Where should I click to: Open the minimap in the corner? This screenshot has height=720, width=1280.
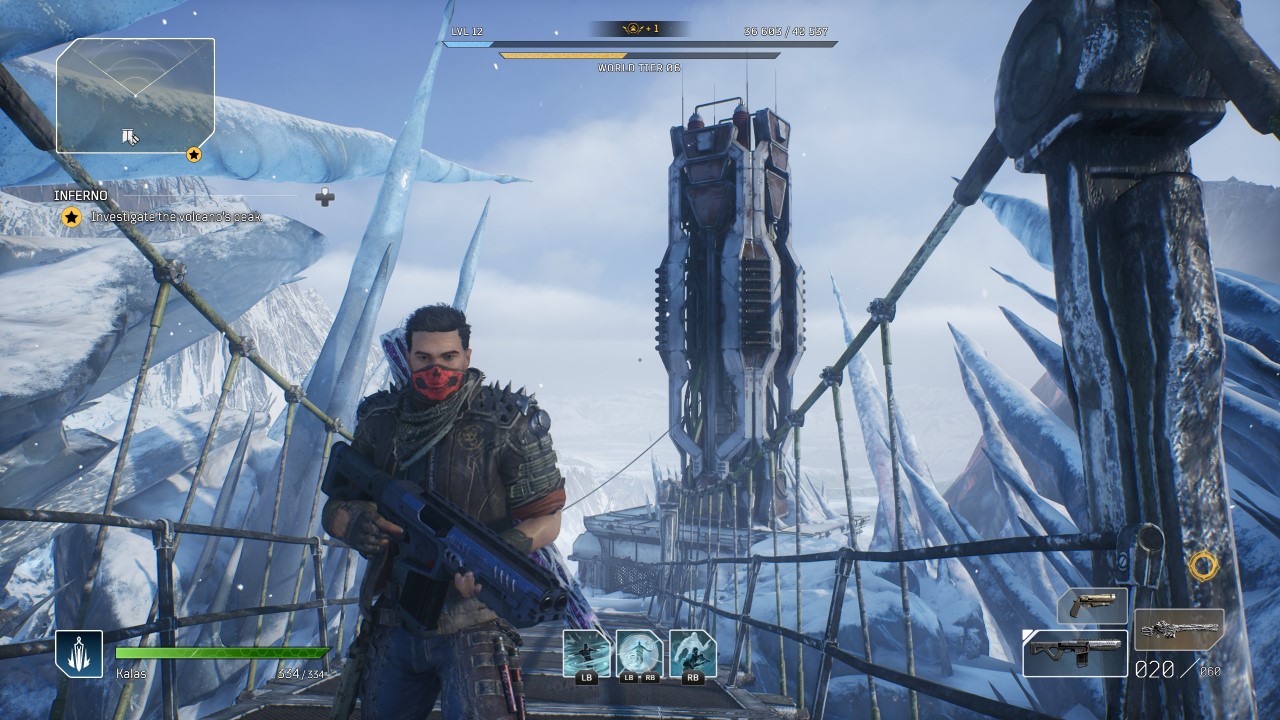[x=135, y=95]
